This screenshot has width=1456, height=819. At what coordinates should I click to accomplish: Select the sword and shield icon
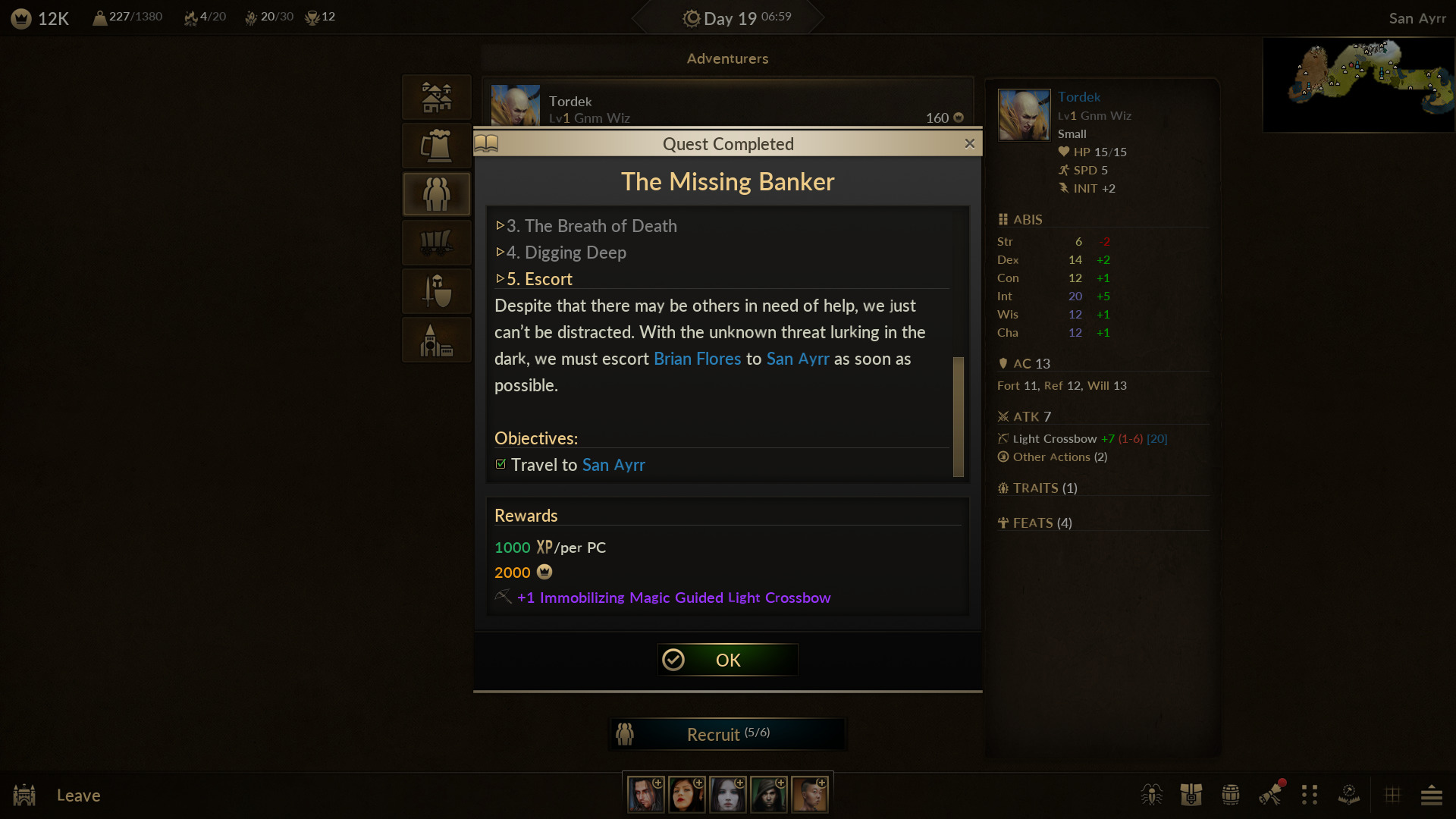[x=436, y=291]
